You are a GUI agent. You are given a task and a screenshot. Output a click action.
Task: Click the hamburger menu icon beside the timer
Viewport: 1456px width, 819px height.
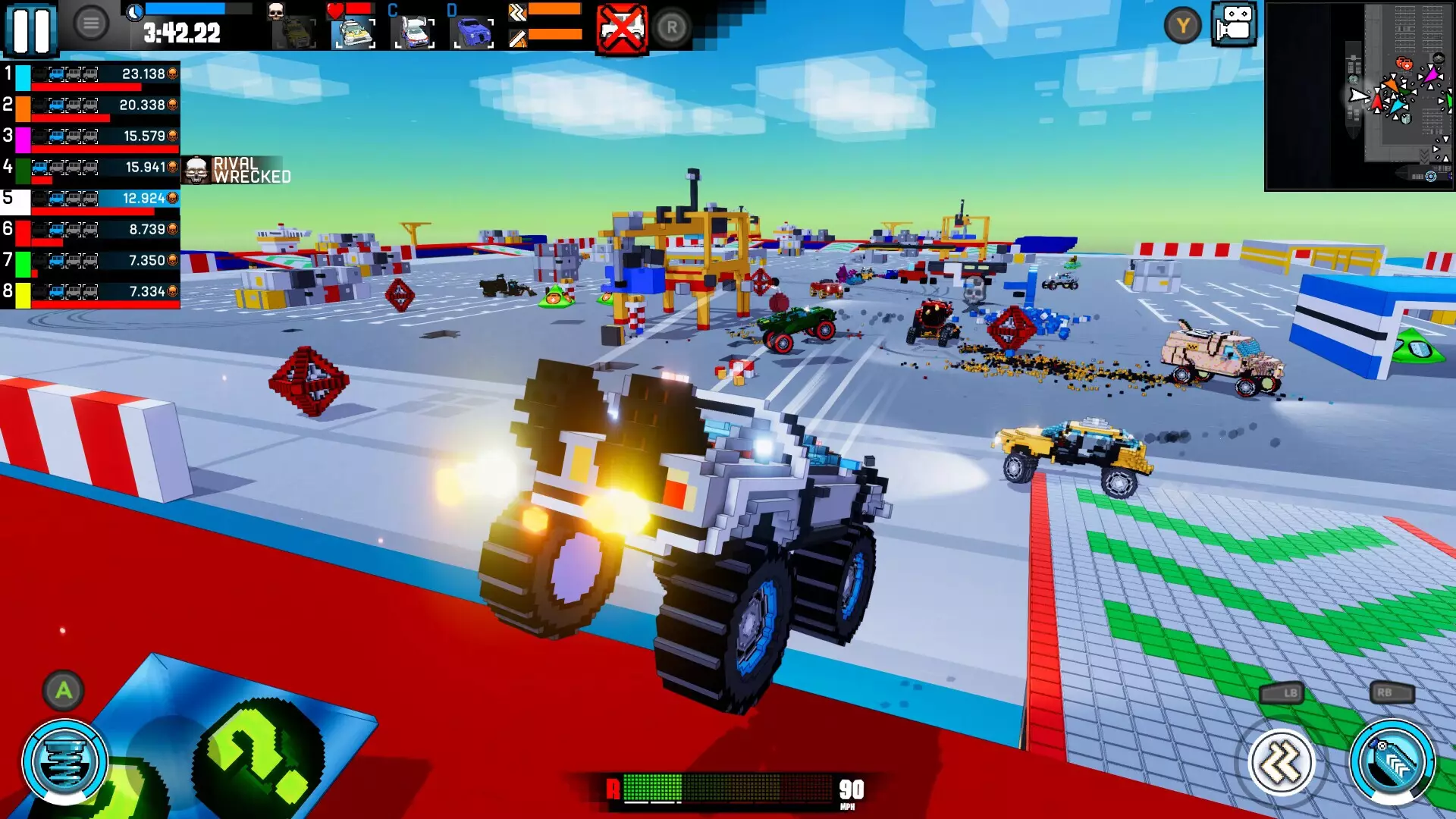(x=91, y=22)
